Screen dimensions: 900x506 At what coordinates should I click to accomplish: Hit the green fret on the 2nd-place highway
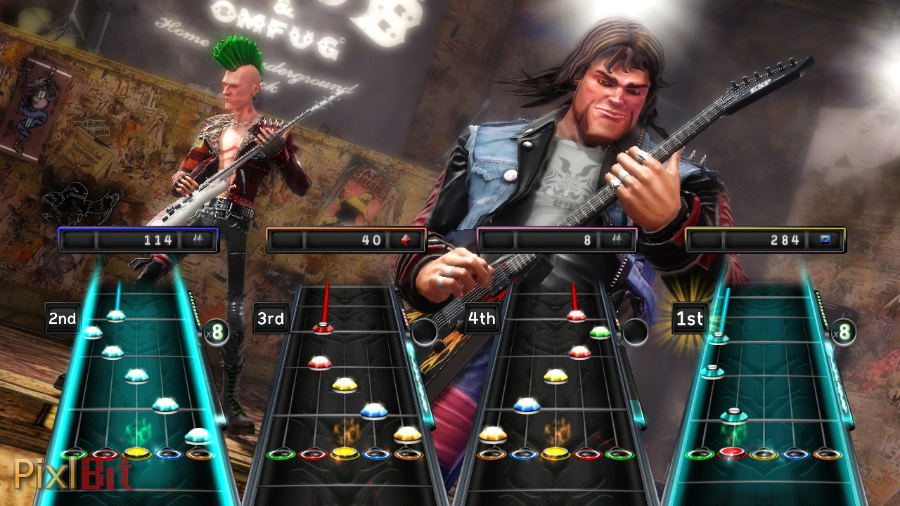pyautogui.click(x=72, y=454)
